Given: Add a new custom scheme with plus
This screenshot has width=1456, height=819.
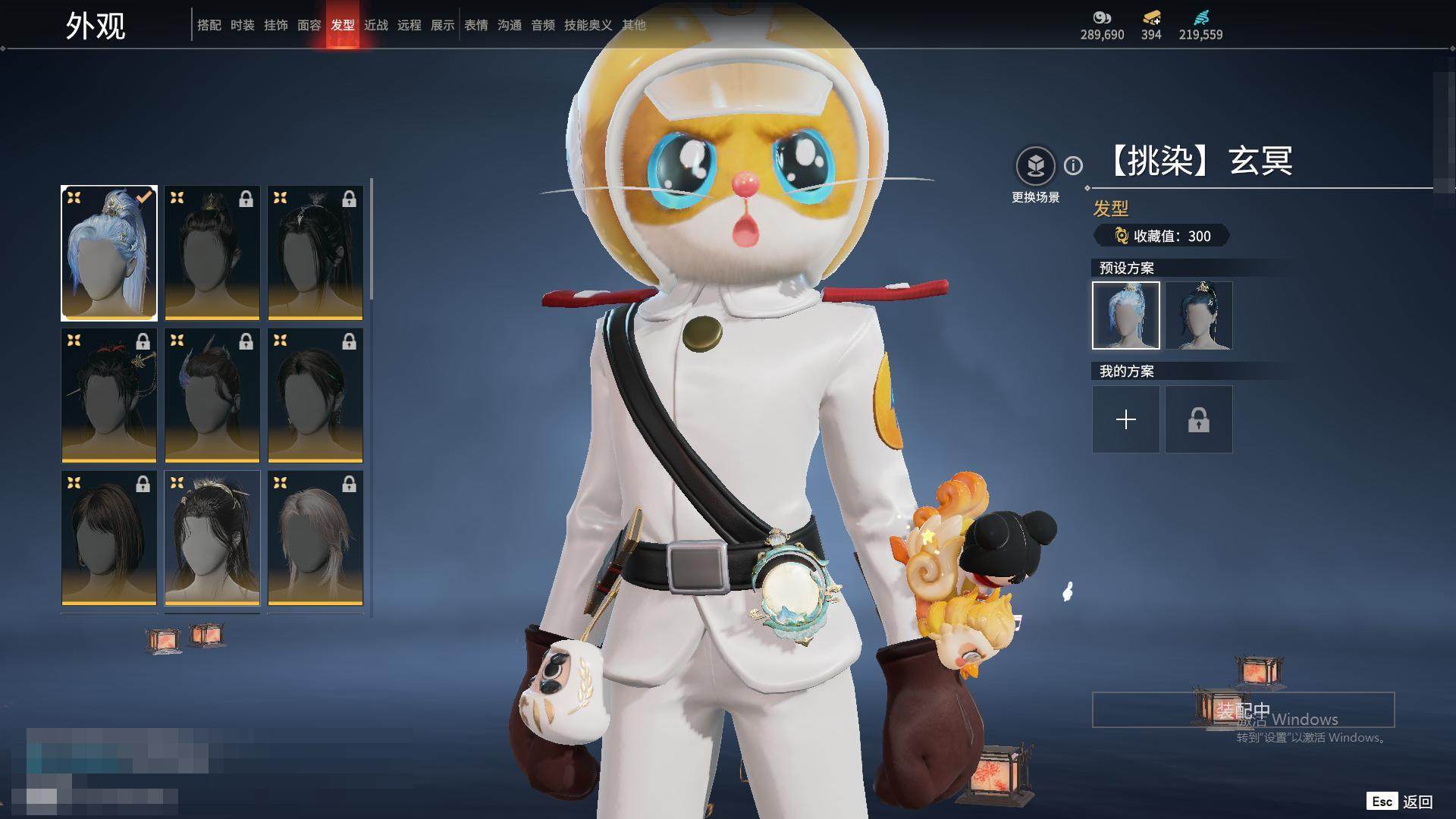Looking at the screenshot, I should (x=1125, y=419).
